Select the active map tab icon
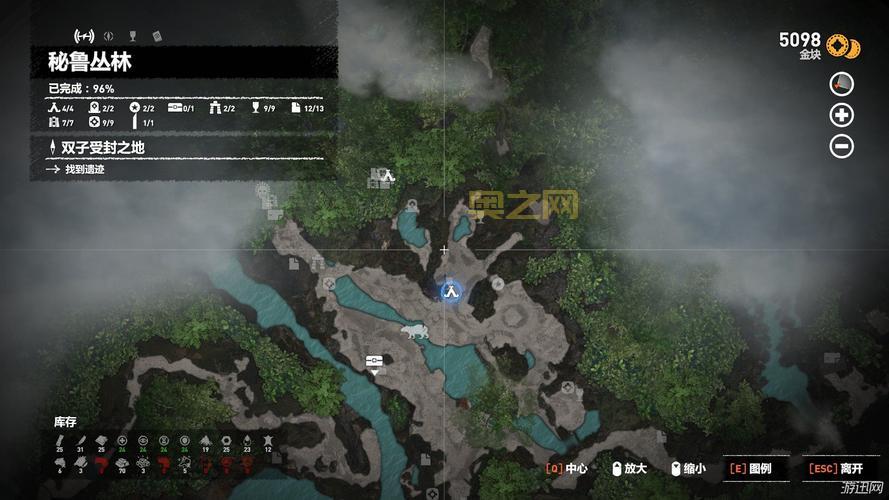889x500 pixels. (x=85, y=37)
